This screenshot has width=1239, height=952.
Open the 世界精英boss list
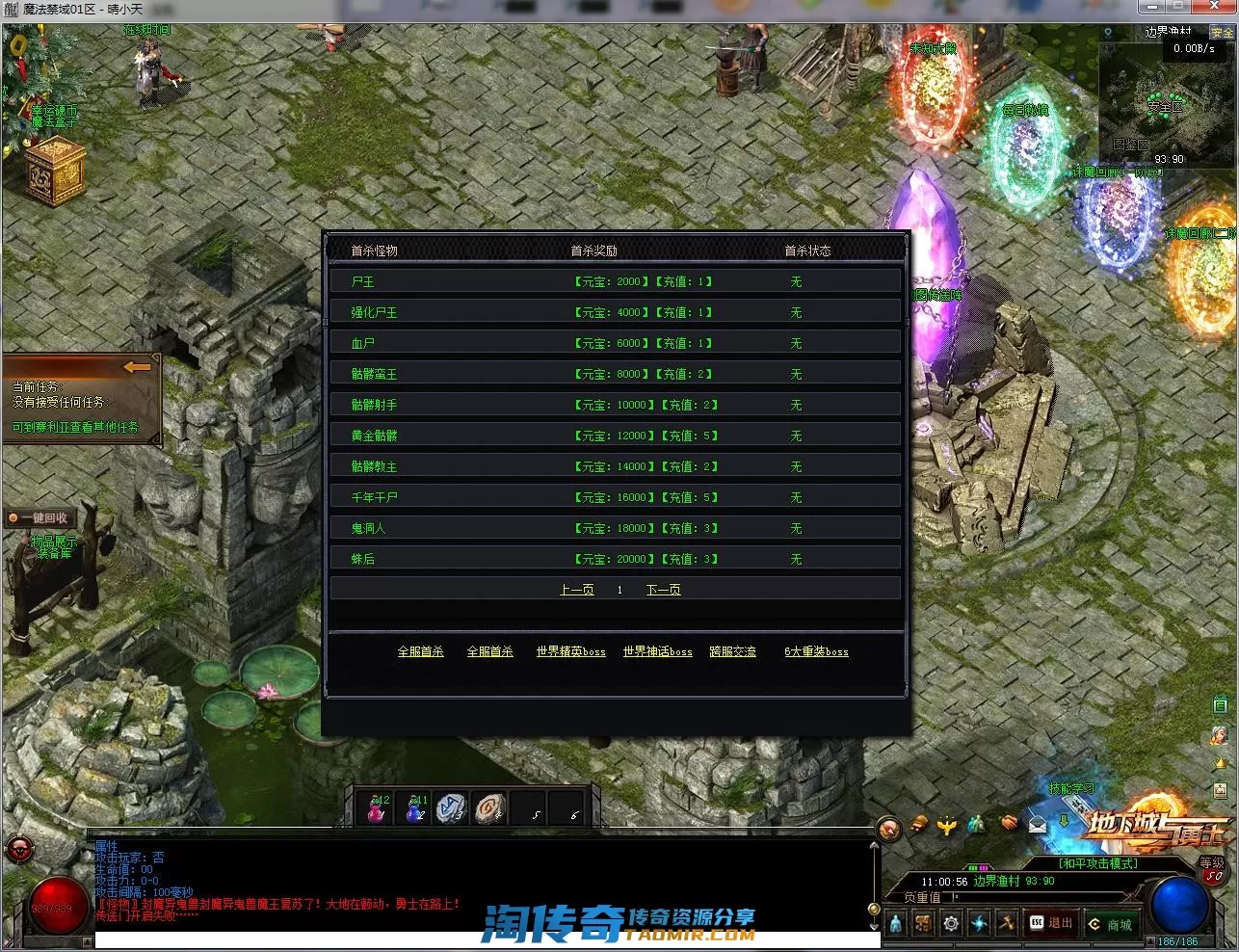click(x=570, y=652)
